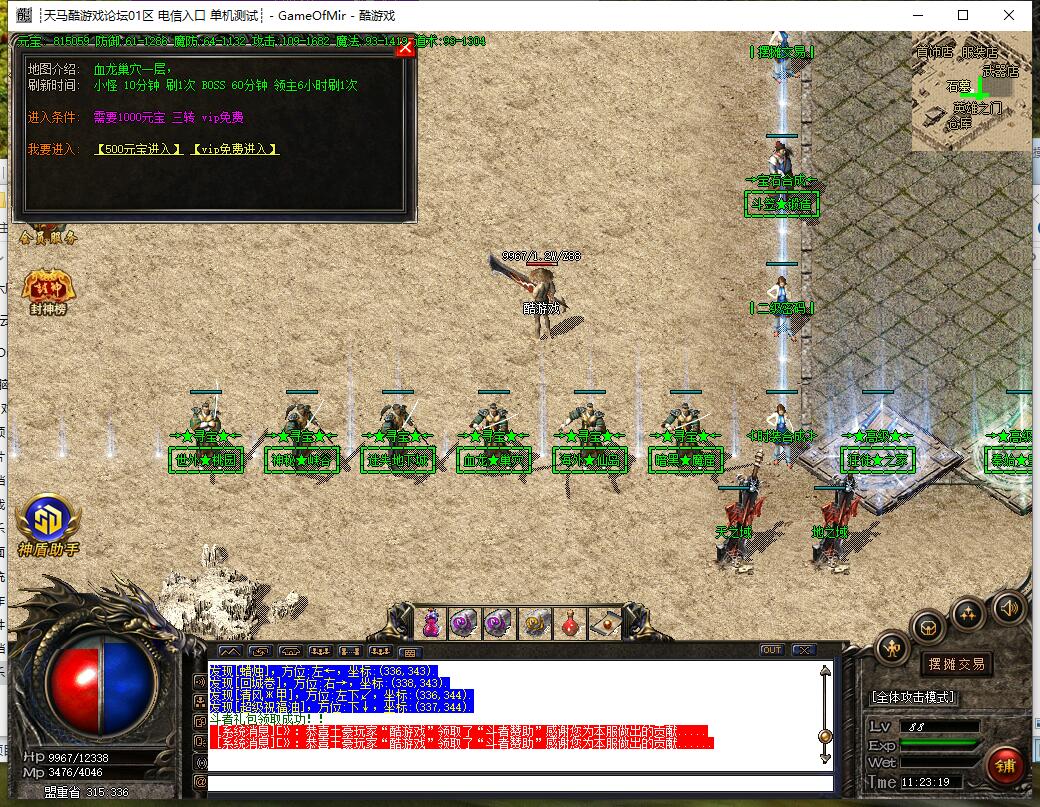Open the 摆摊交易 stall trade button
Image resolution: width=1040 pixels, height=807 pixels.
(956, 663)
